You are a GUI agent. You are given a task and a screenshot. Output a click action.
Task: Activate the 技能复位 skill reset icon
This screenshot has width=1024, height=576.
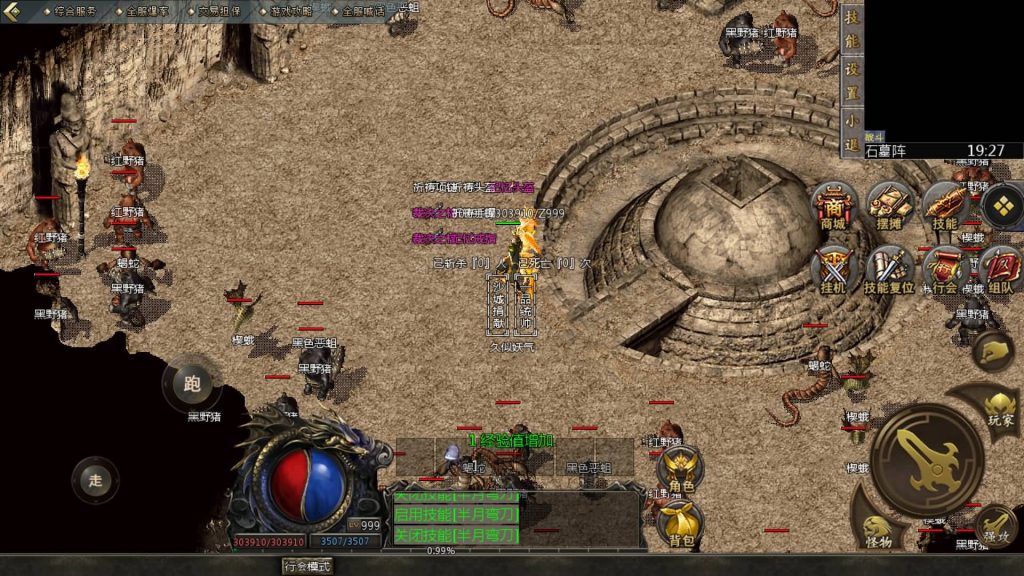point(888,271)
